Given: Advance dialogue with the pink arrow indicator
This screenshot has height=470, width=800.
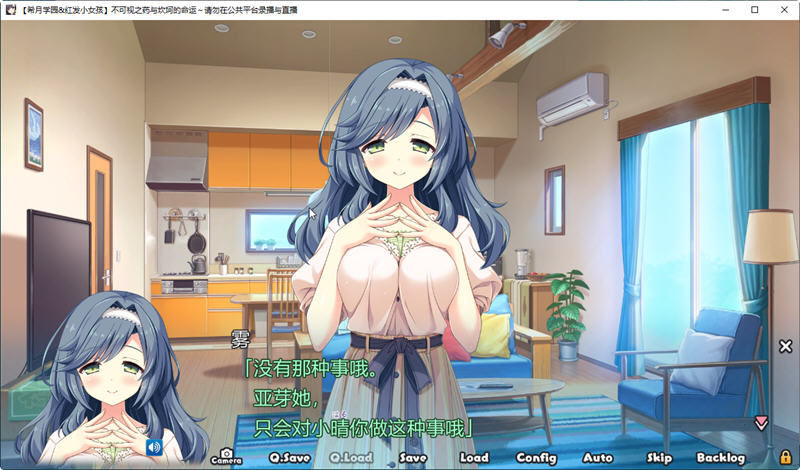Looking at the screenshot, I should (761, 423).
